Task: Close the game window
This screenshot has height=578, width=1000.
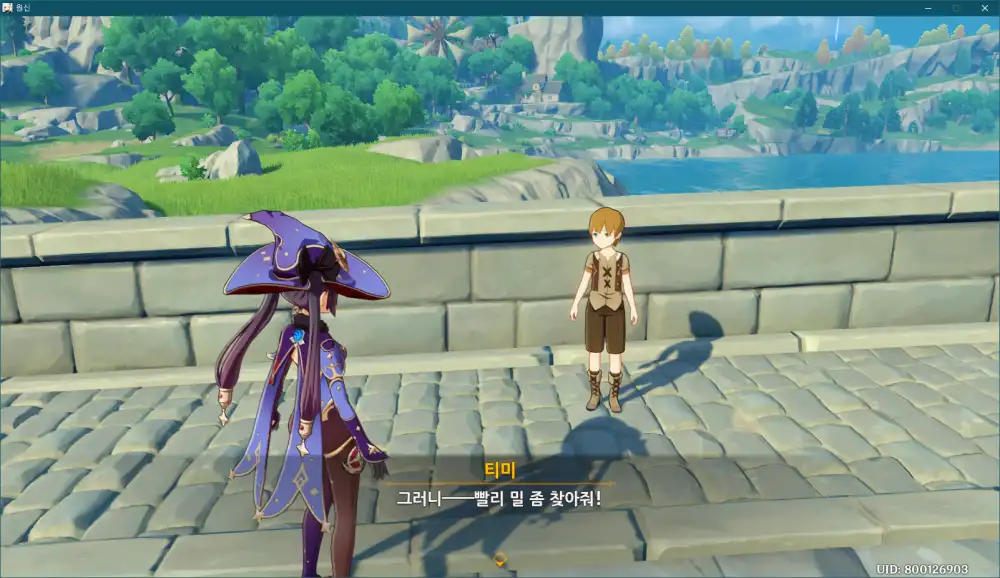Action: click(x=983, y=8)
